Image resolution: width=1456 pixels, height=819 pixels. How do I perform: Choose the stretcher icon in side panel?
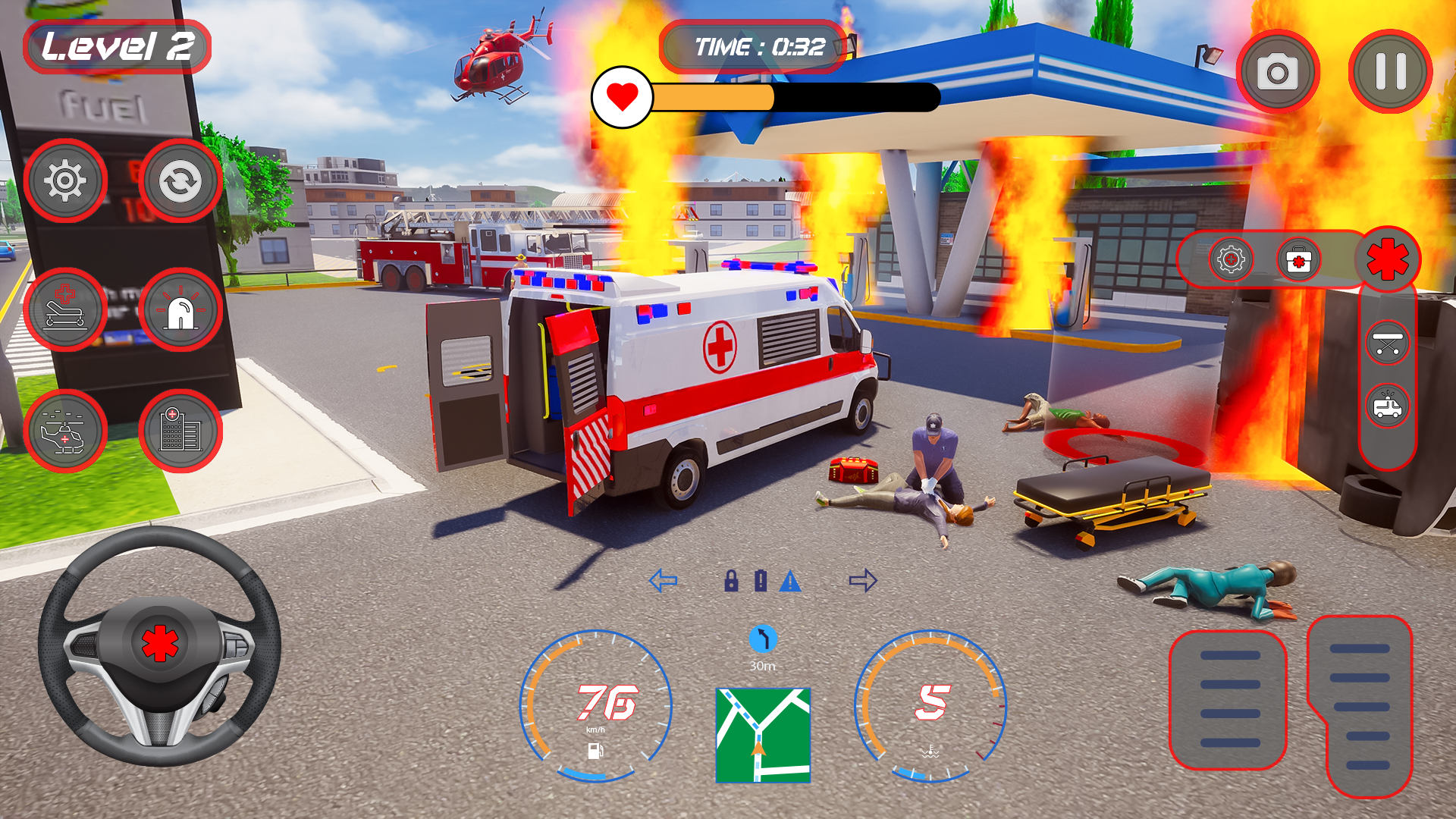pos(1387,343)
